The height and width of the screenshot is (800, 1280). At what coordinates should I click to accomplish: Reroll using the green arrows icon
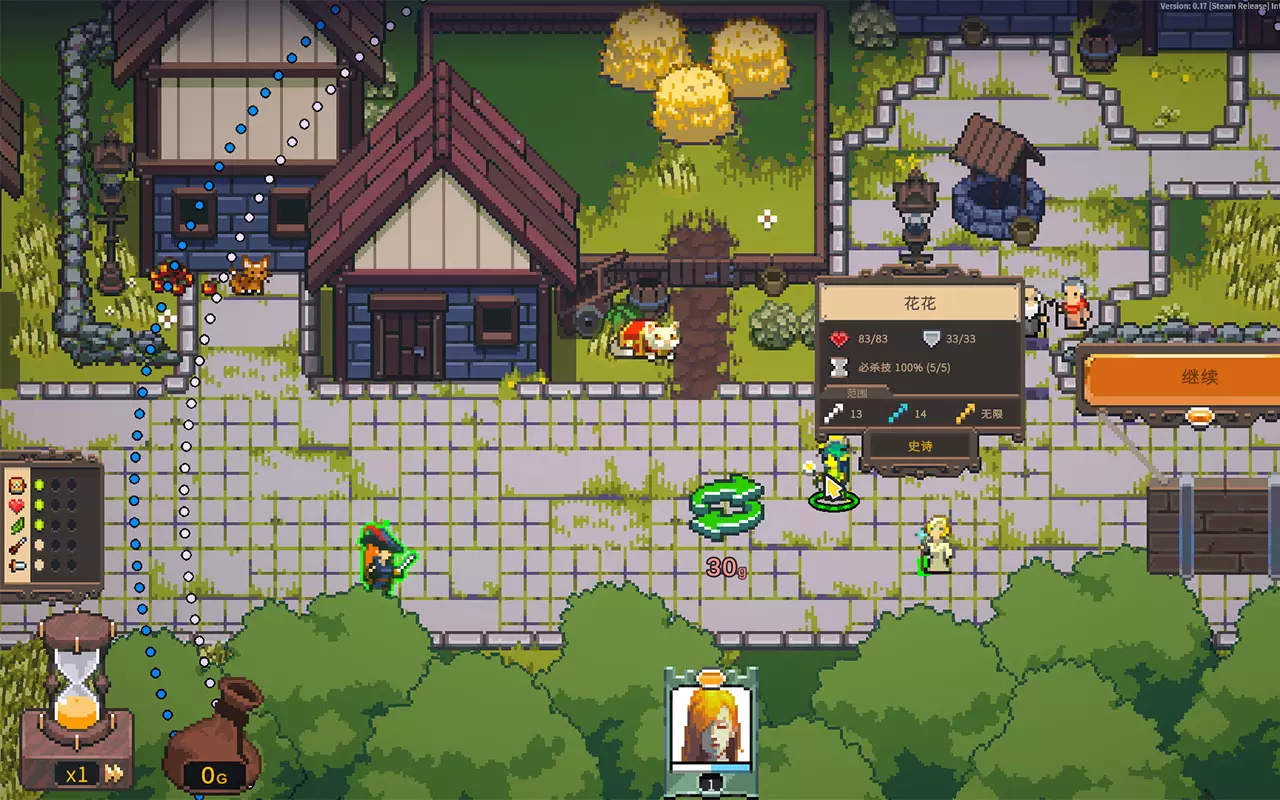click(727, 506)
